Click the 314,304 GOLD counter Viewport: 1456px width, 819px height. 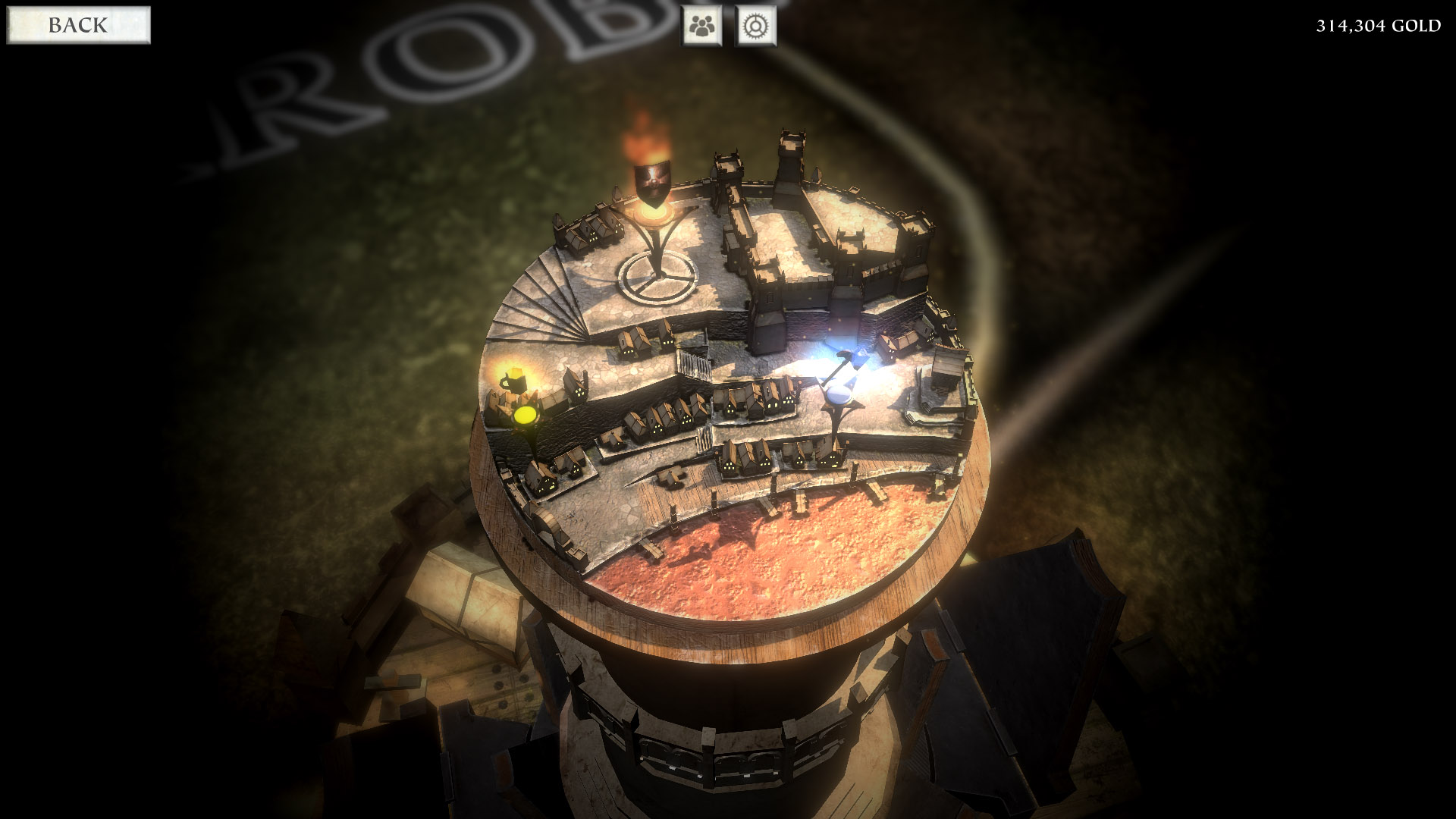pyautogui.click(x=1376, y=26)
